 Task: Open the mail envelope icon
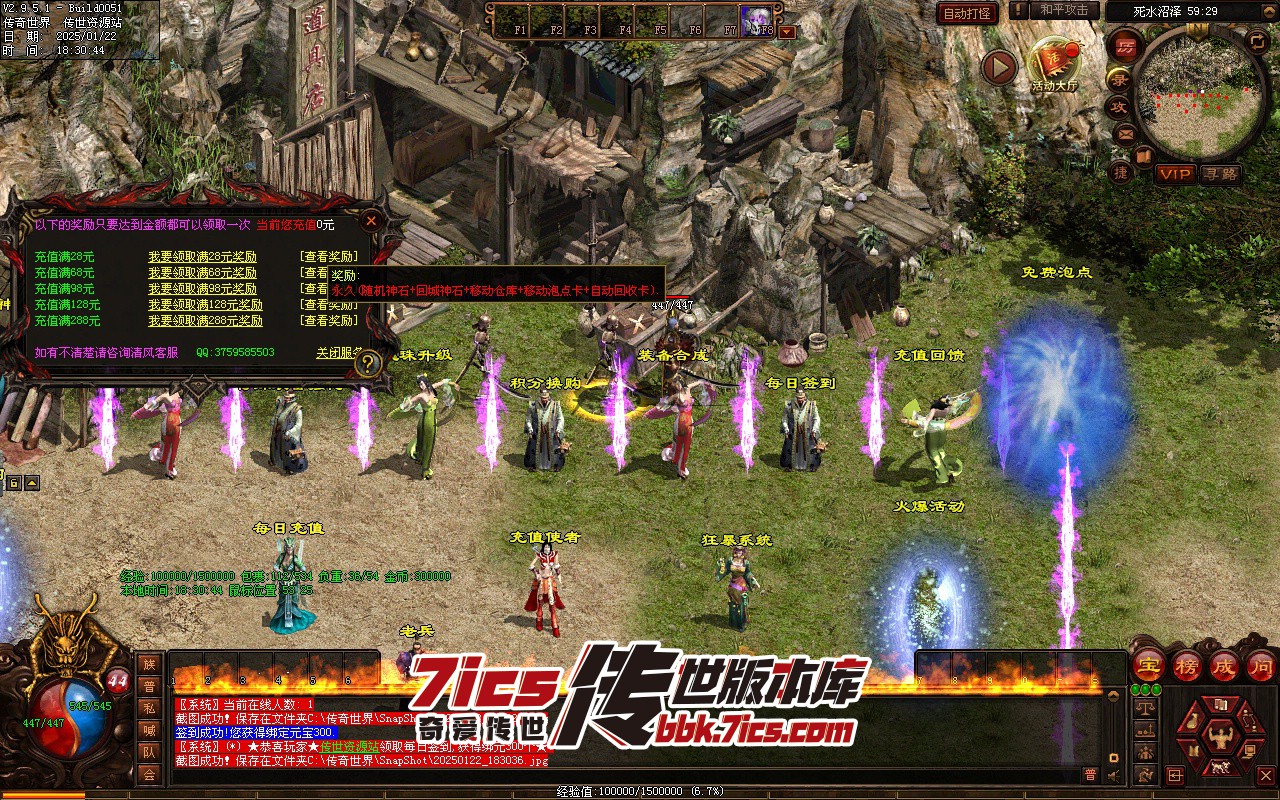[1125, 133]
